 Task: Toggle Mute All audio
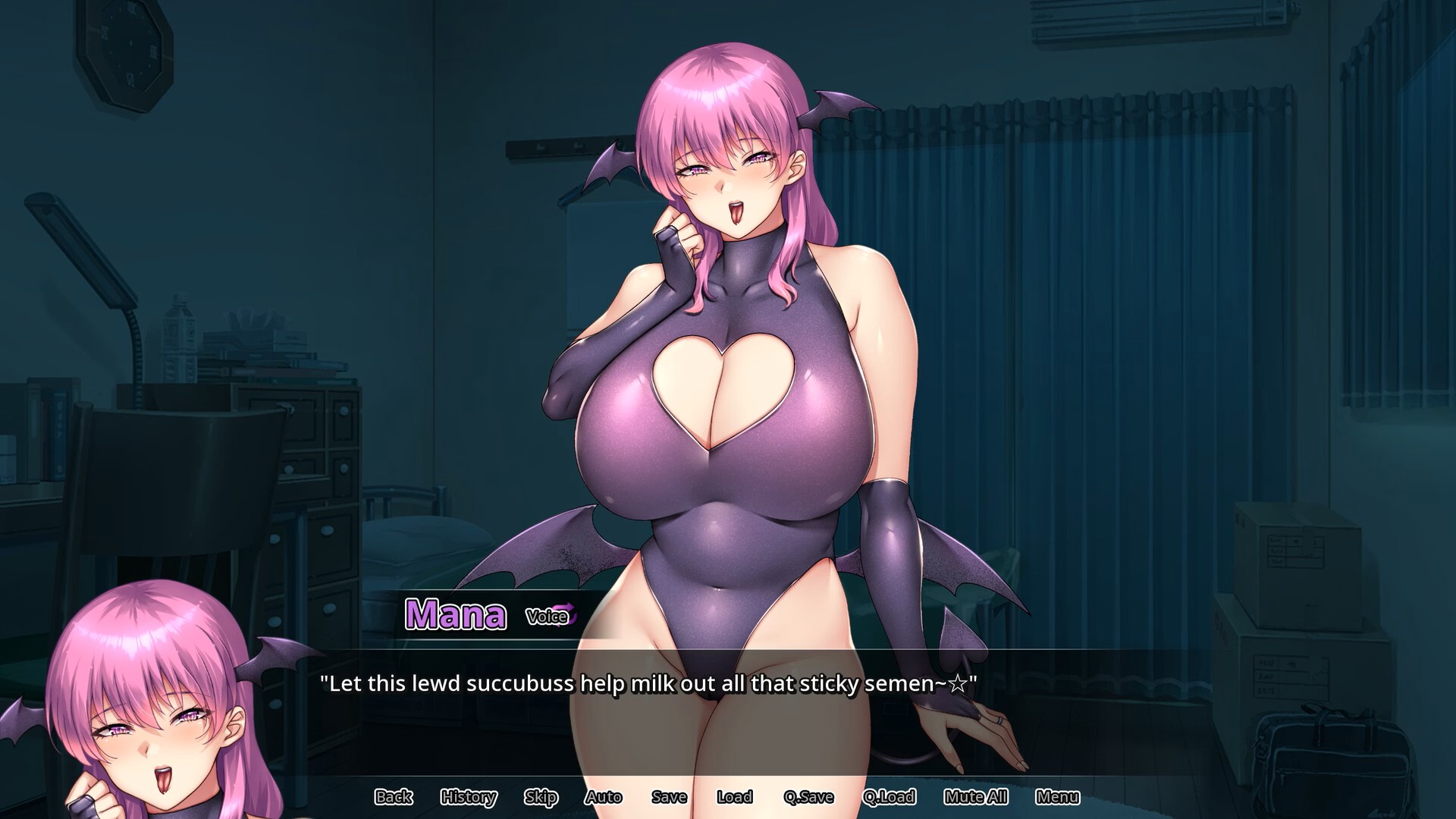[976, 797]
